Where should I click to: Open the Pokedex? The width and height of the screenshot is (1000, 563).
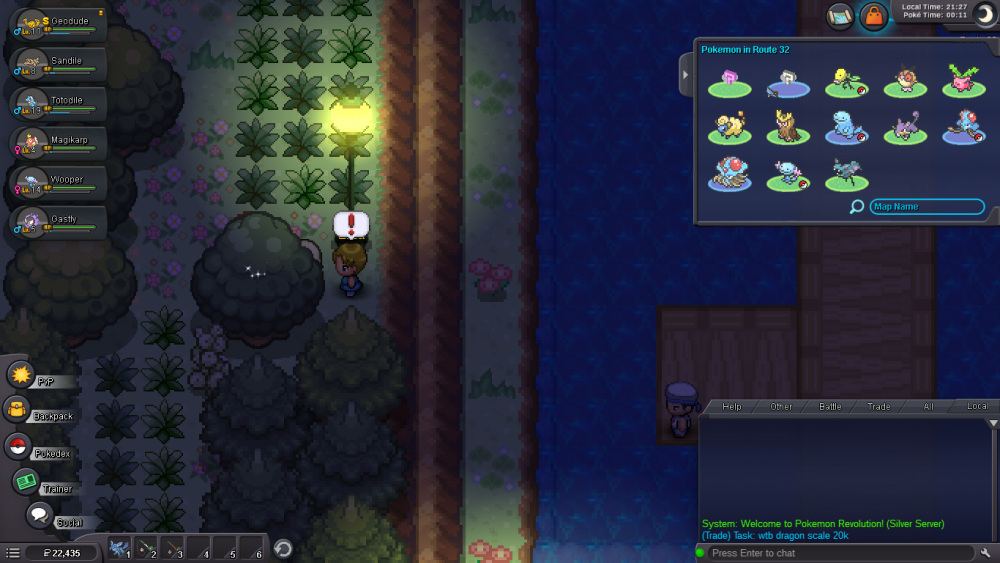[x=18, y=447]
